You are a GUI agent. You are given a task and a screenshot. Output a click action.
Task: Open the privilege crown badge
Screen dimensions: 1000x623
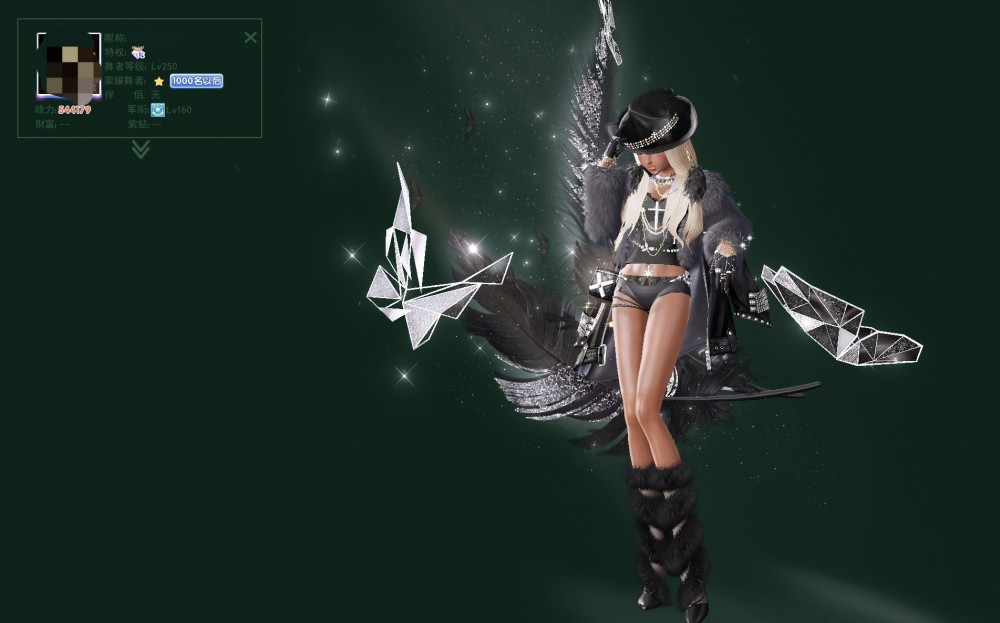point(138,51)
